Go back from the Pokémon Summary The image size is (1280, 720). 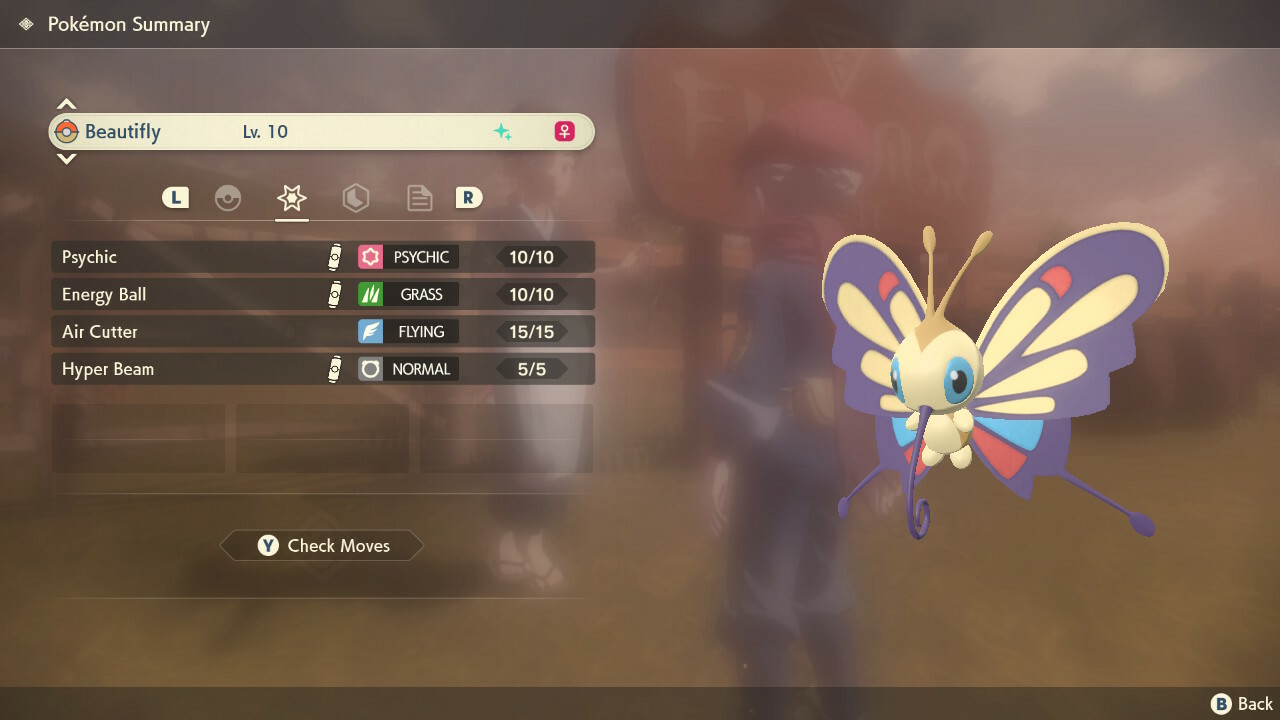1242,704
